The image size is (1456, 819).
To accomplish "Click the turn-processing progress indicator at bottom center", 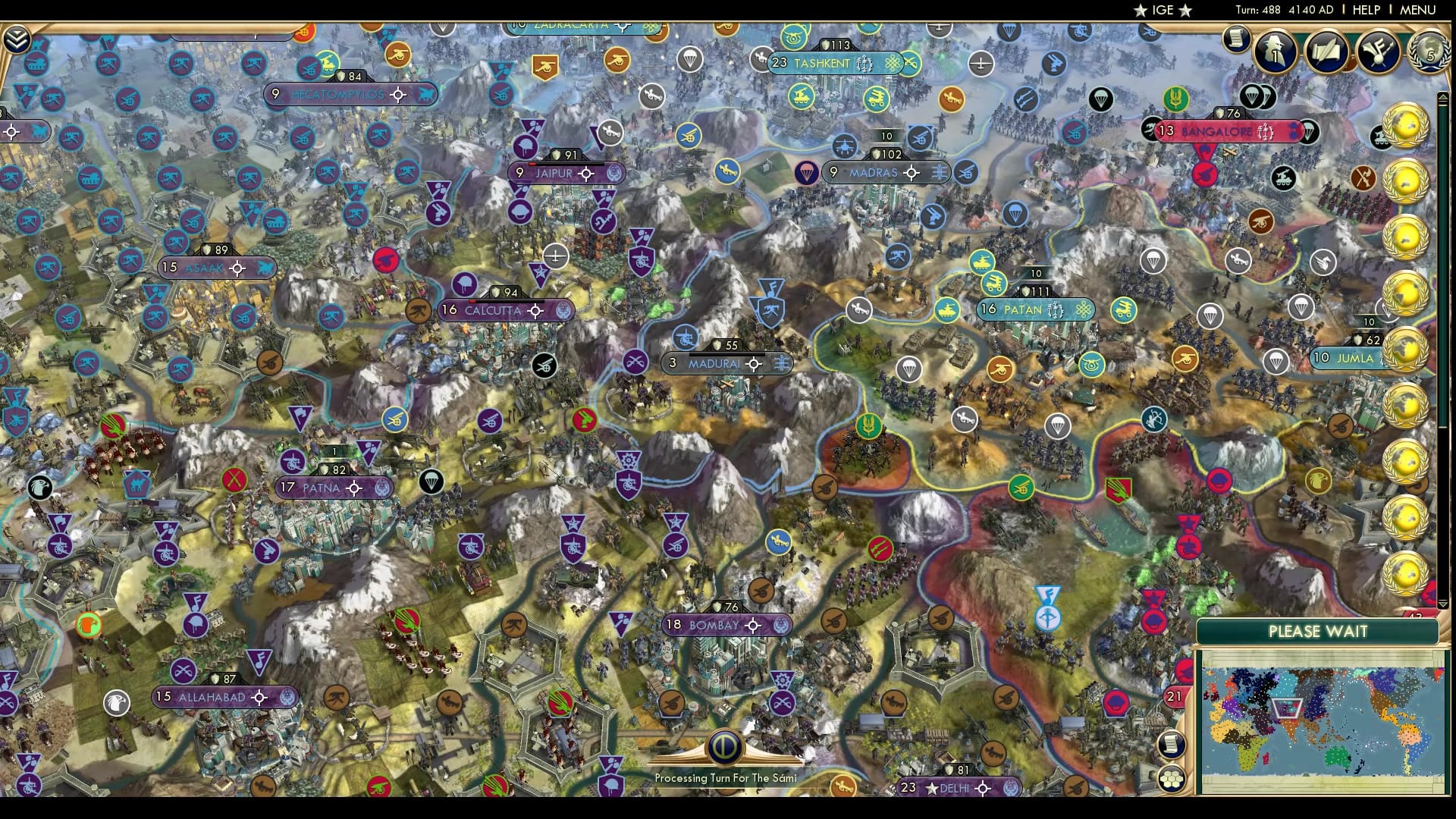I will 726,747.
